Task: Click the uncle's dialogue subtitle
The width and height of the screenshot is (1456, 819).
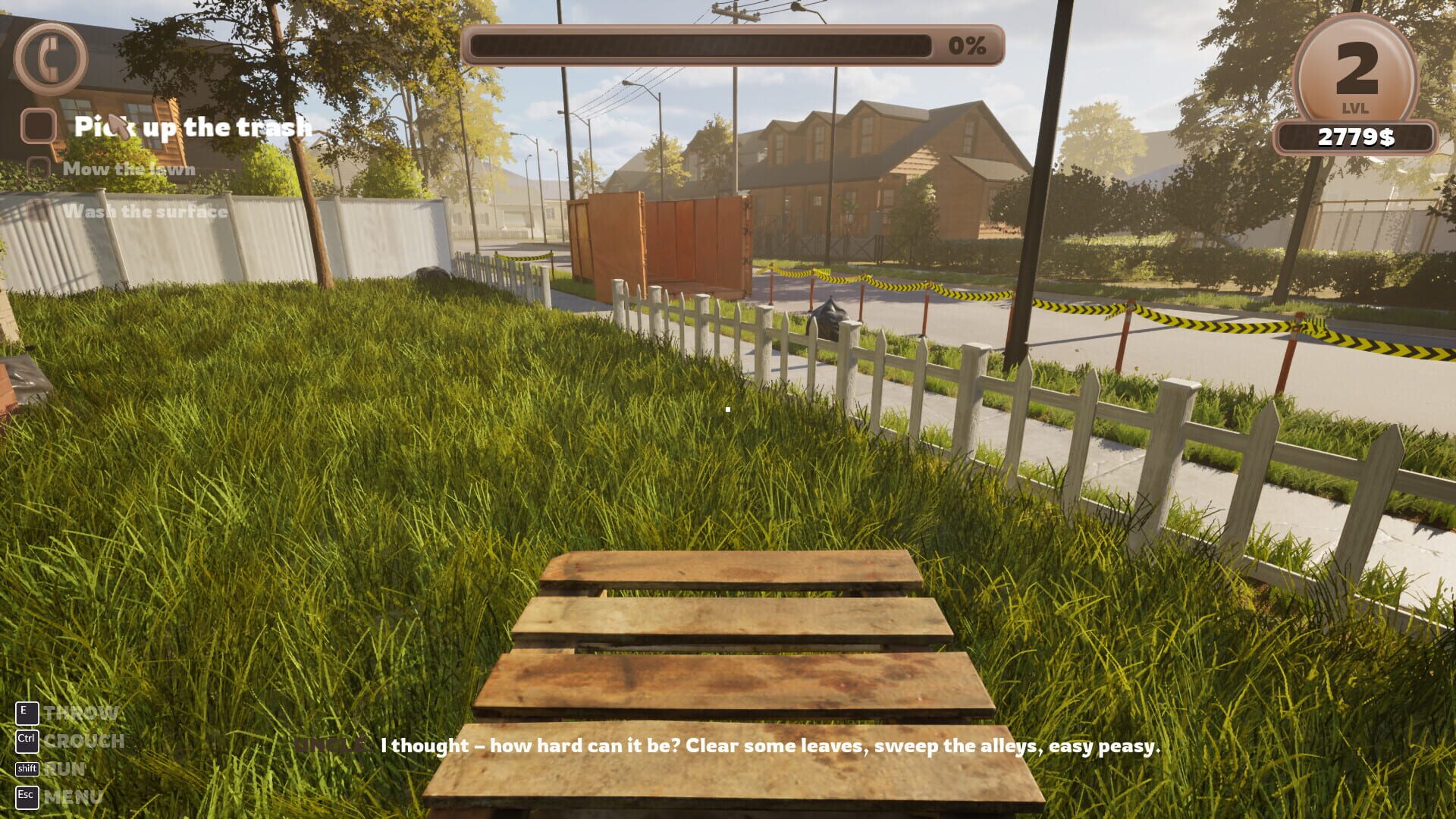Action: (770, 746)
